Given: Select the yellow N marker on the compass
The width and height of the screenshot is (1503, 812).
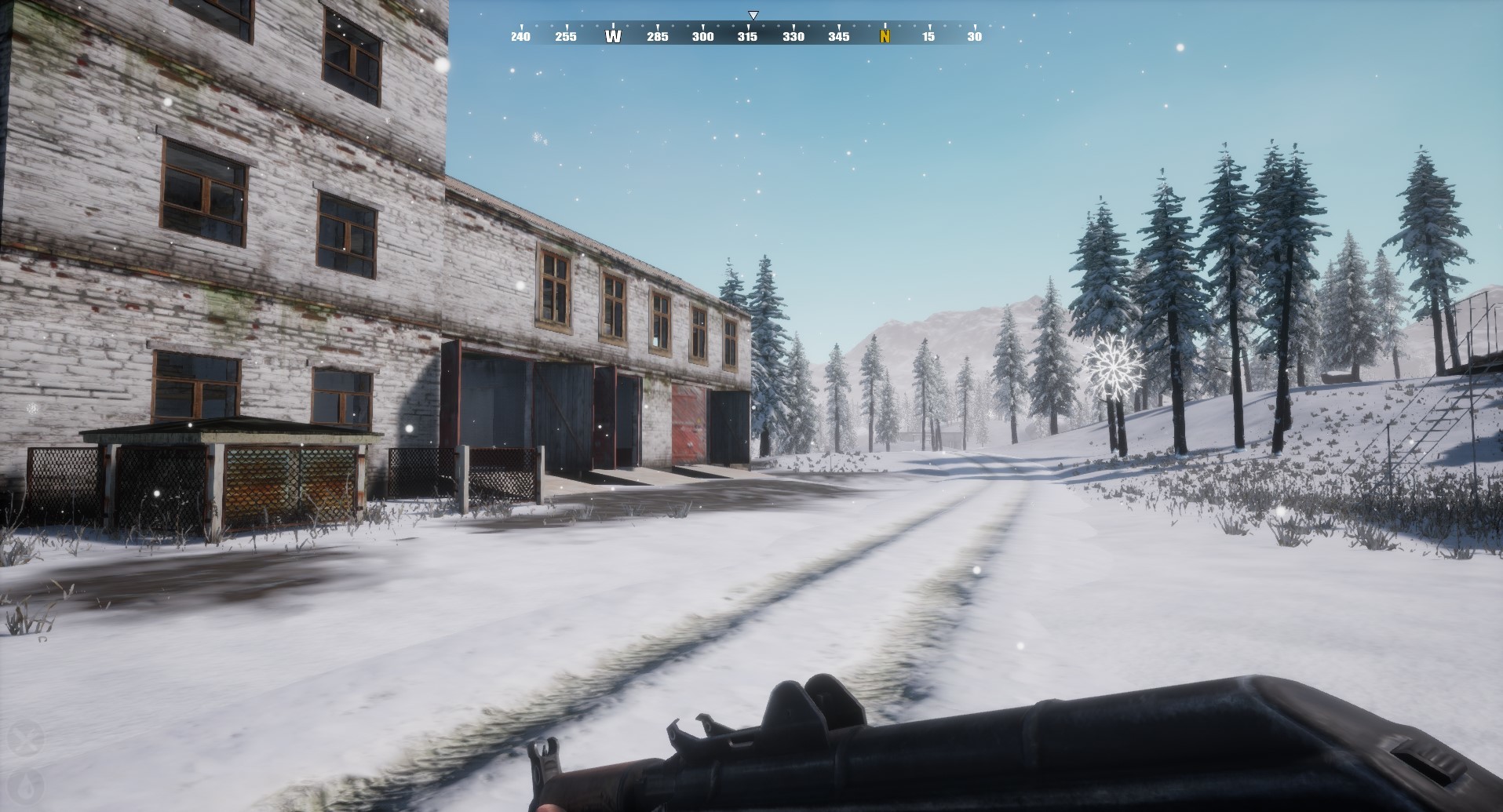Looking at the screenshot, I should pyautogui.click(x=885, y=36).
